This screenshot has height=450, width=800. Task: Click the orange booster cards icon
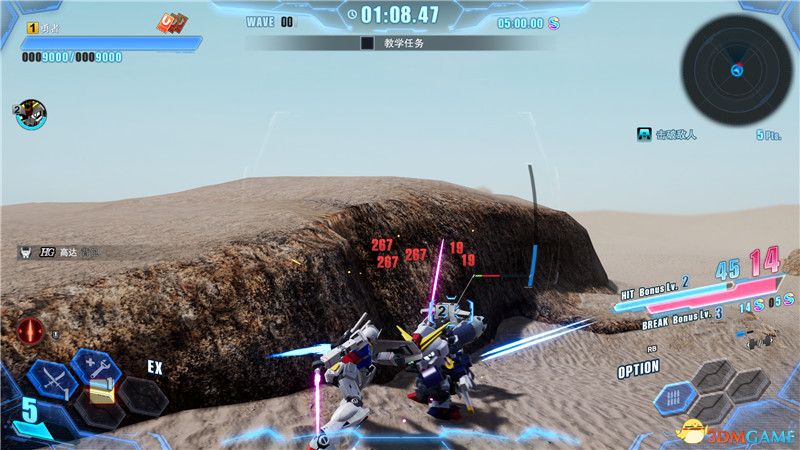(171, 23)
